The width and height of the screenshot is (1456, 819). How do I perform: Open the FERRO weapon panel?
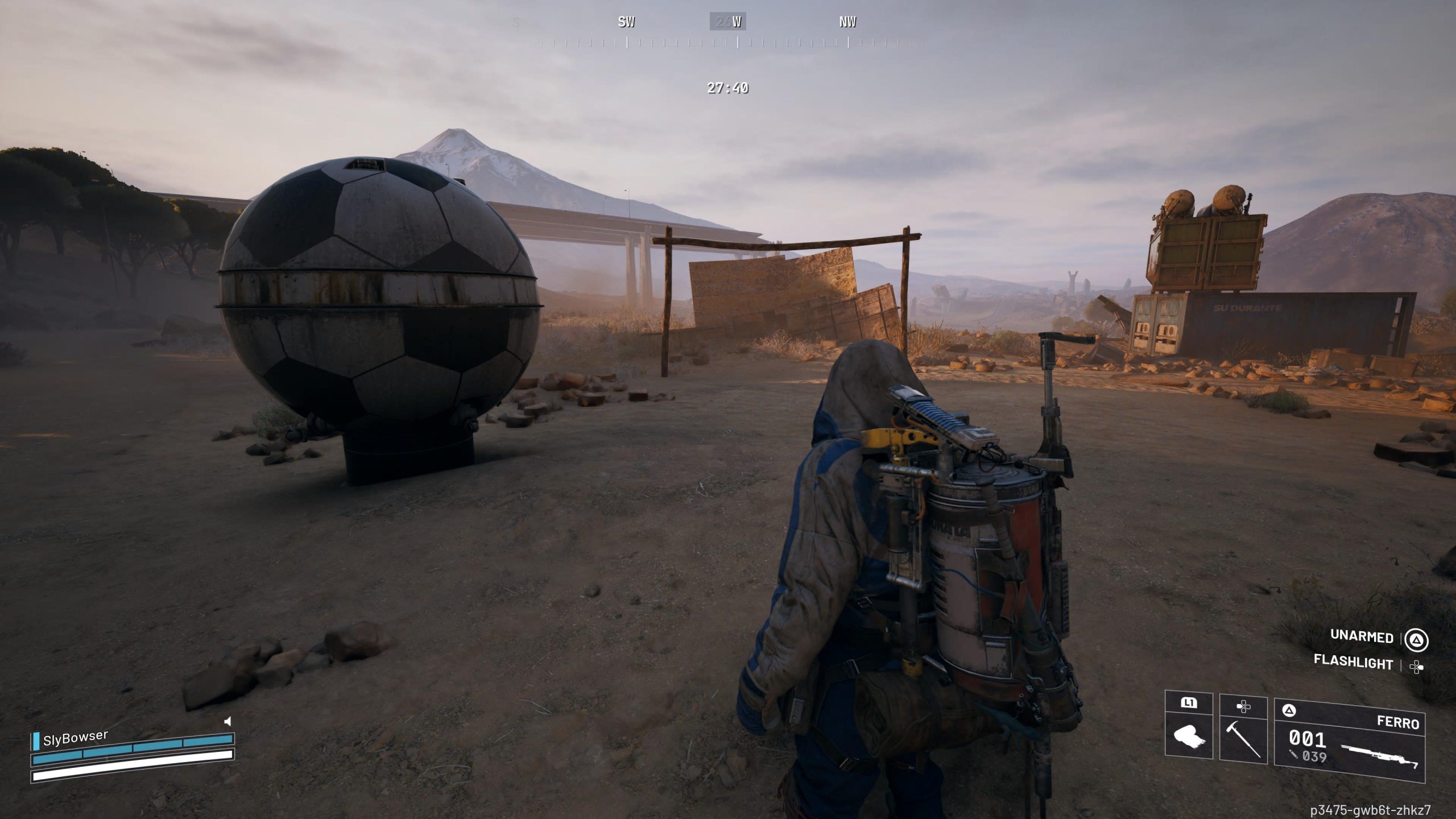tap(1399, 722)
